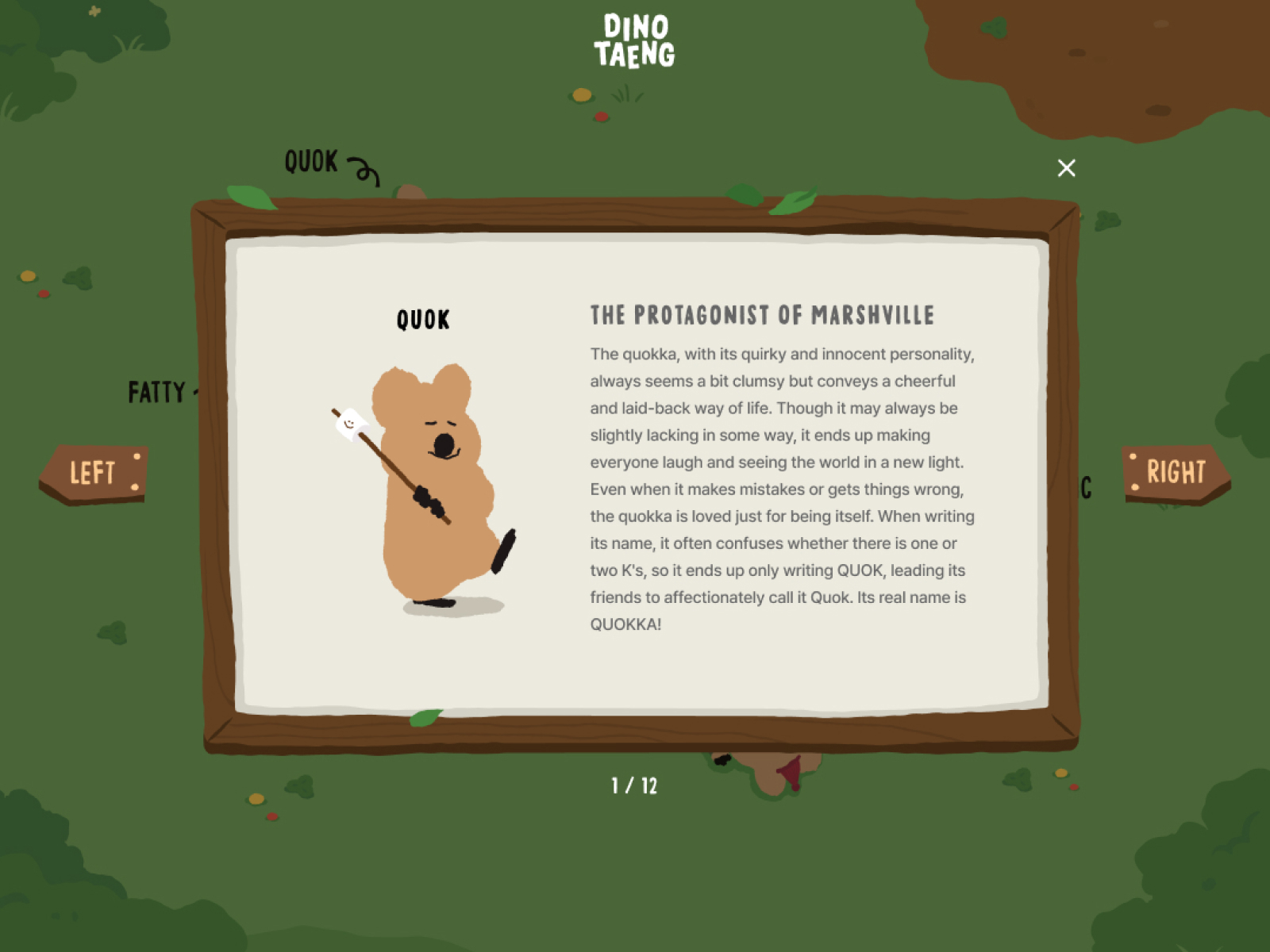Click the word QUOKKA ending the description
This screenshot has height=952, width=1270.
point(625,624)
